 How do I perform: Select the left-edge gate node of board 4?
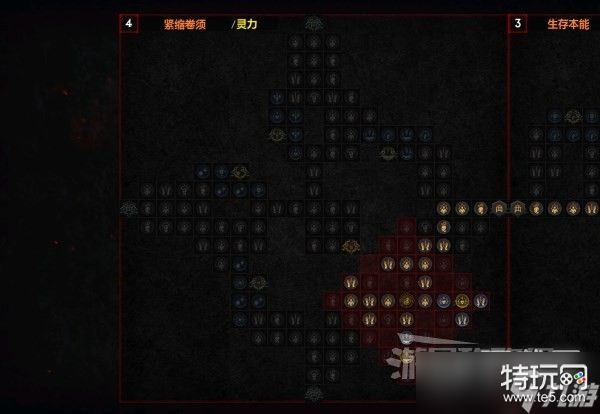pos(129,208)
